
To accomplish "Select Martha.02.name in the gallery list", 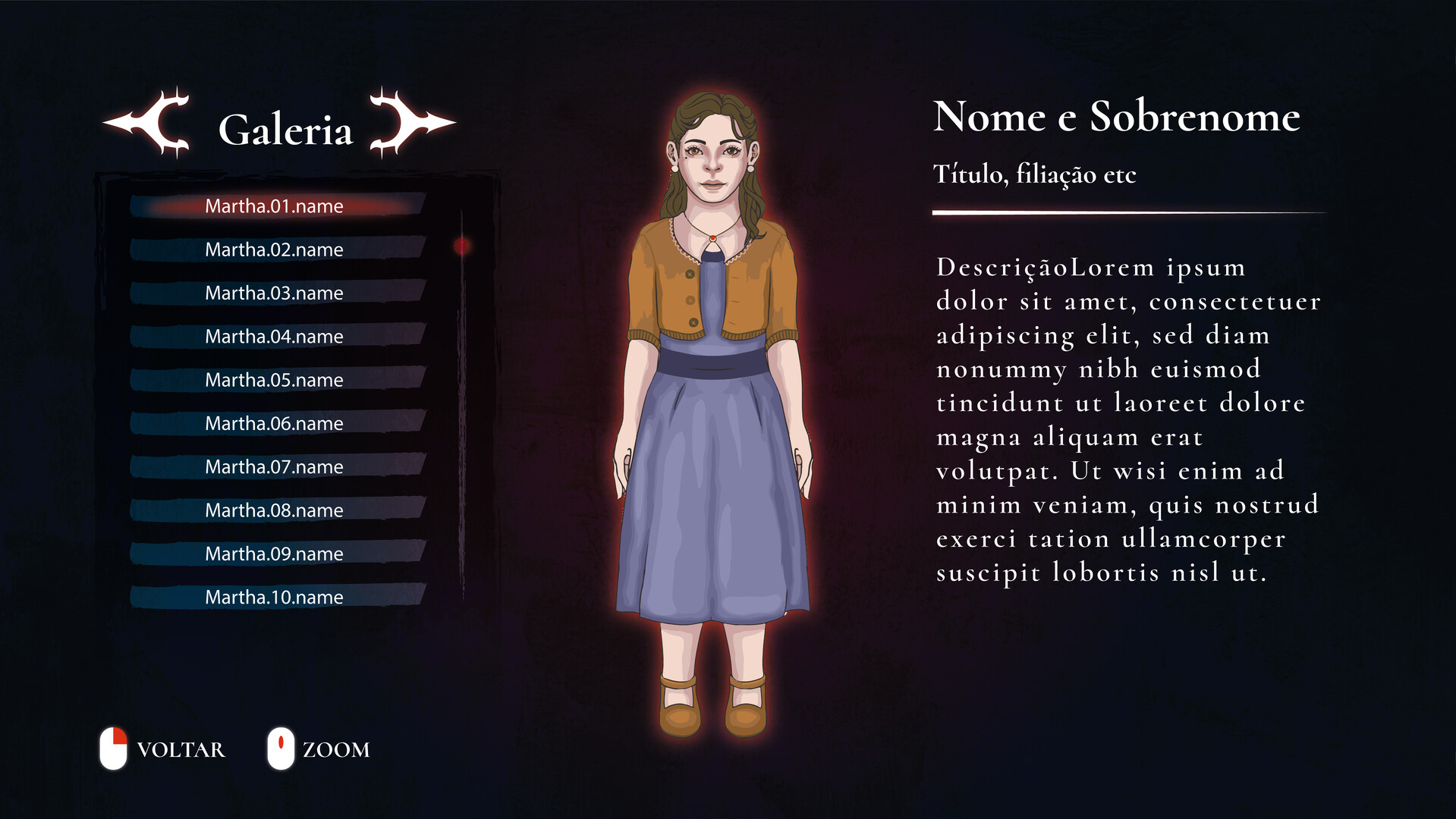I will click(x=273, y=249).
